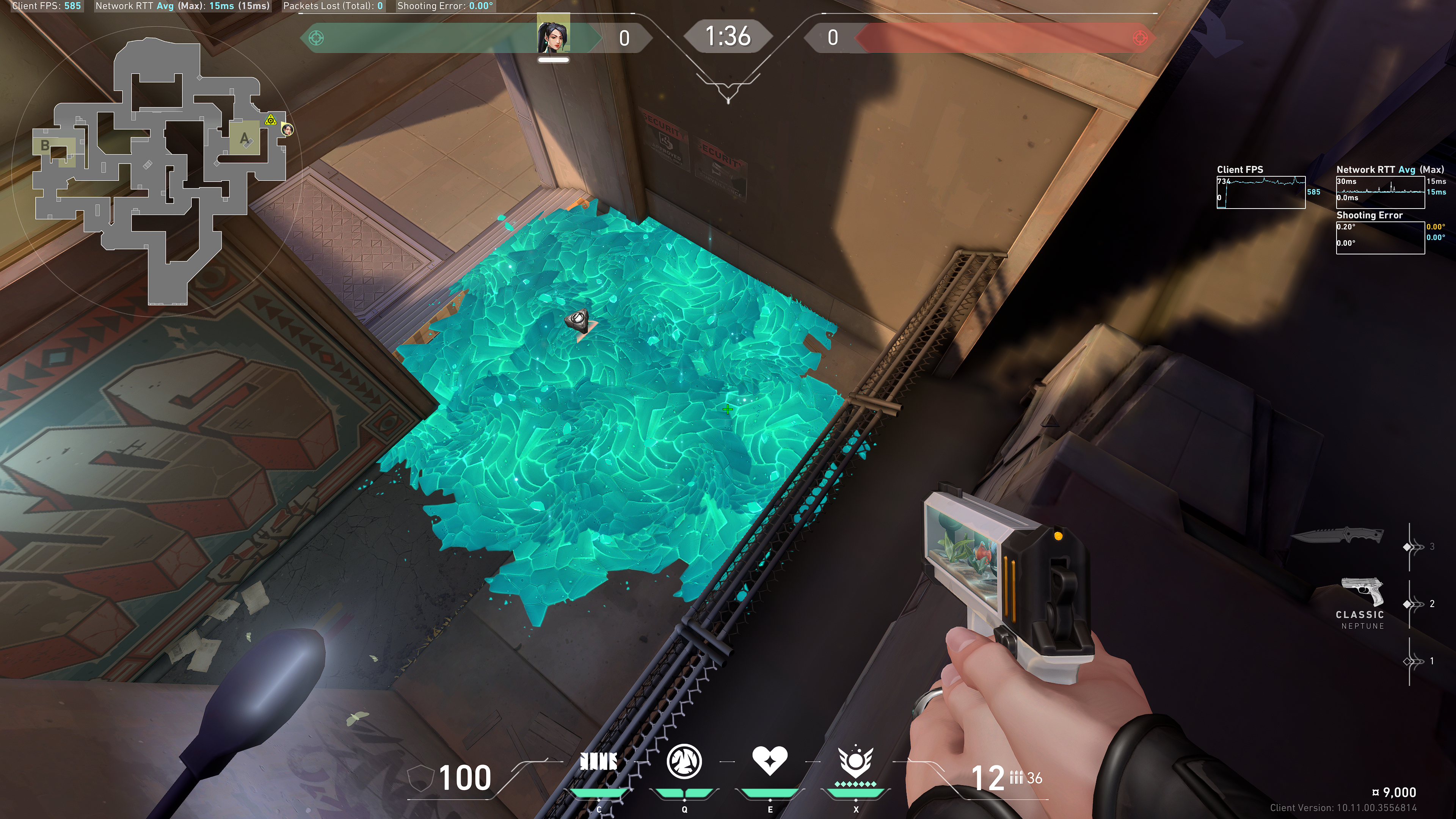Click the Shooting Error graph

(1380, 237)
